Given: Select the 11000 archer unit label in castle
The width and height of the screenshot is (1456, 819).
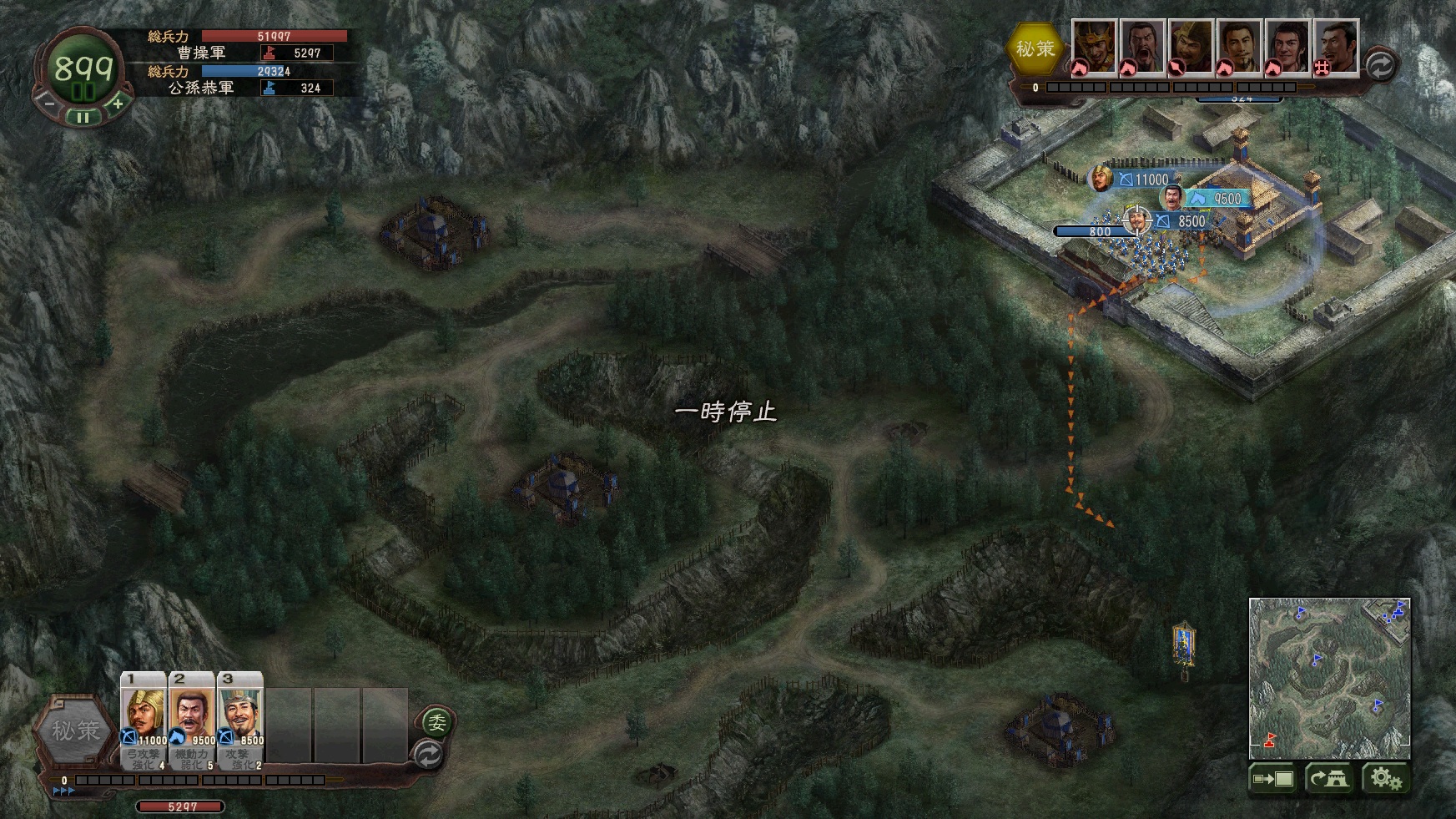Looking at the screenshot, I should tap(1143, 179).
